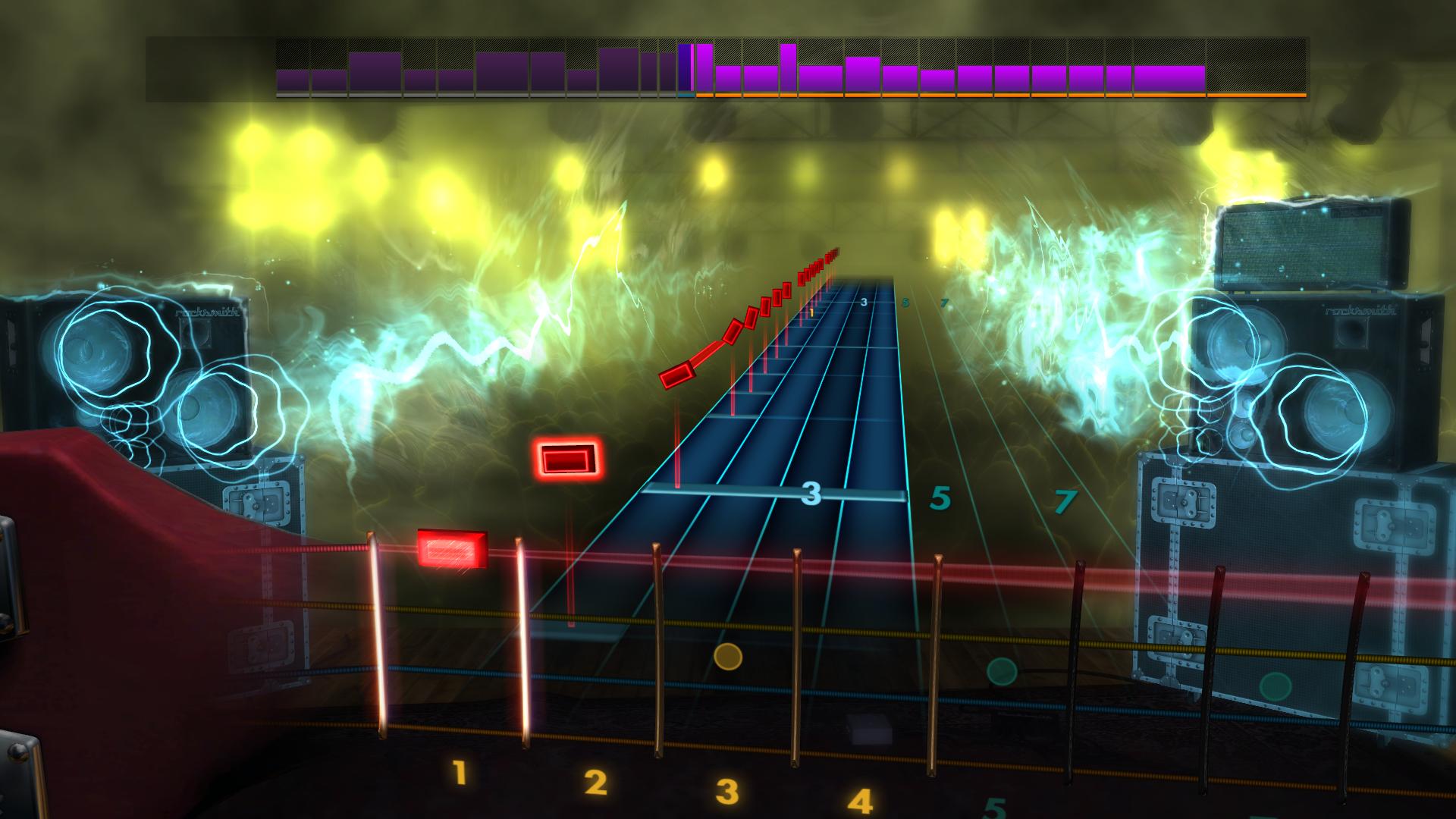Click the orange progress line under the song timeline
Image resolution: width=1456 pixels, height=819 pixels.
click(x=986, y=96)
